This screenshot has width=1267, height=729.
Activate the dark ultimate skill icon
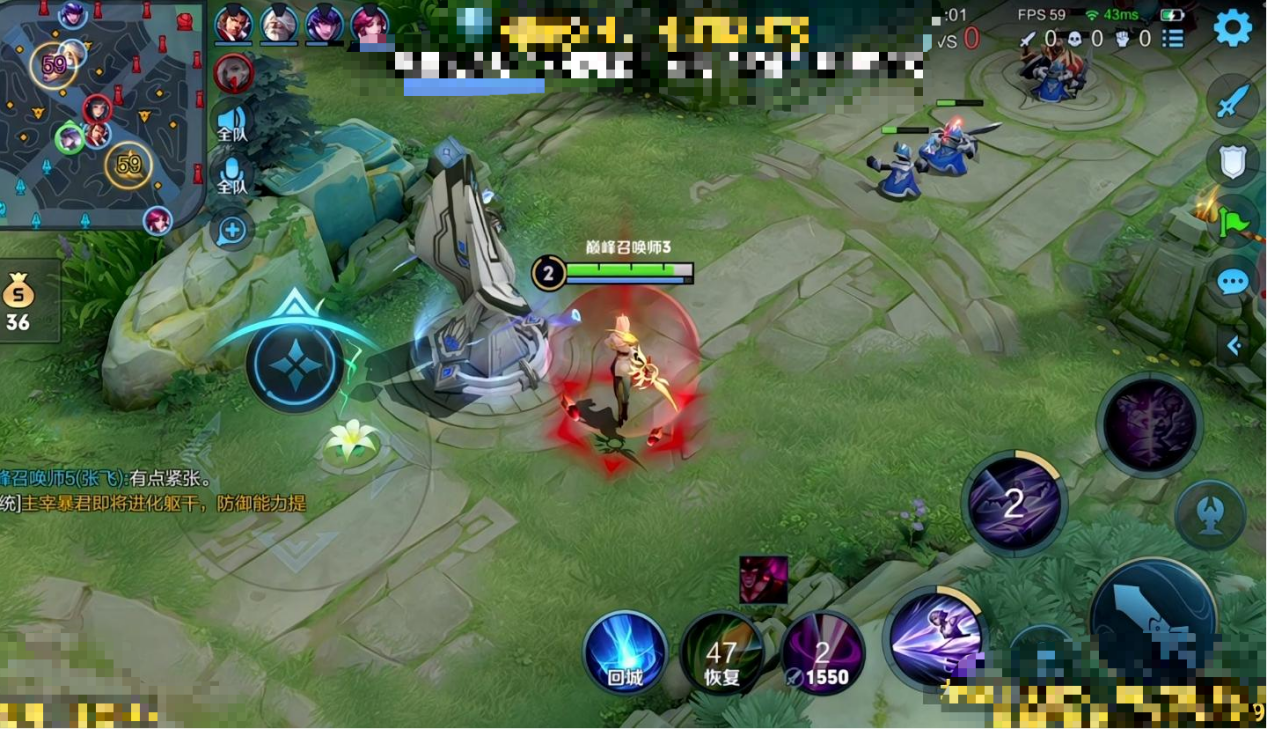pos(1149,426)
